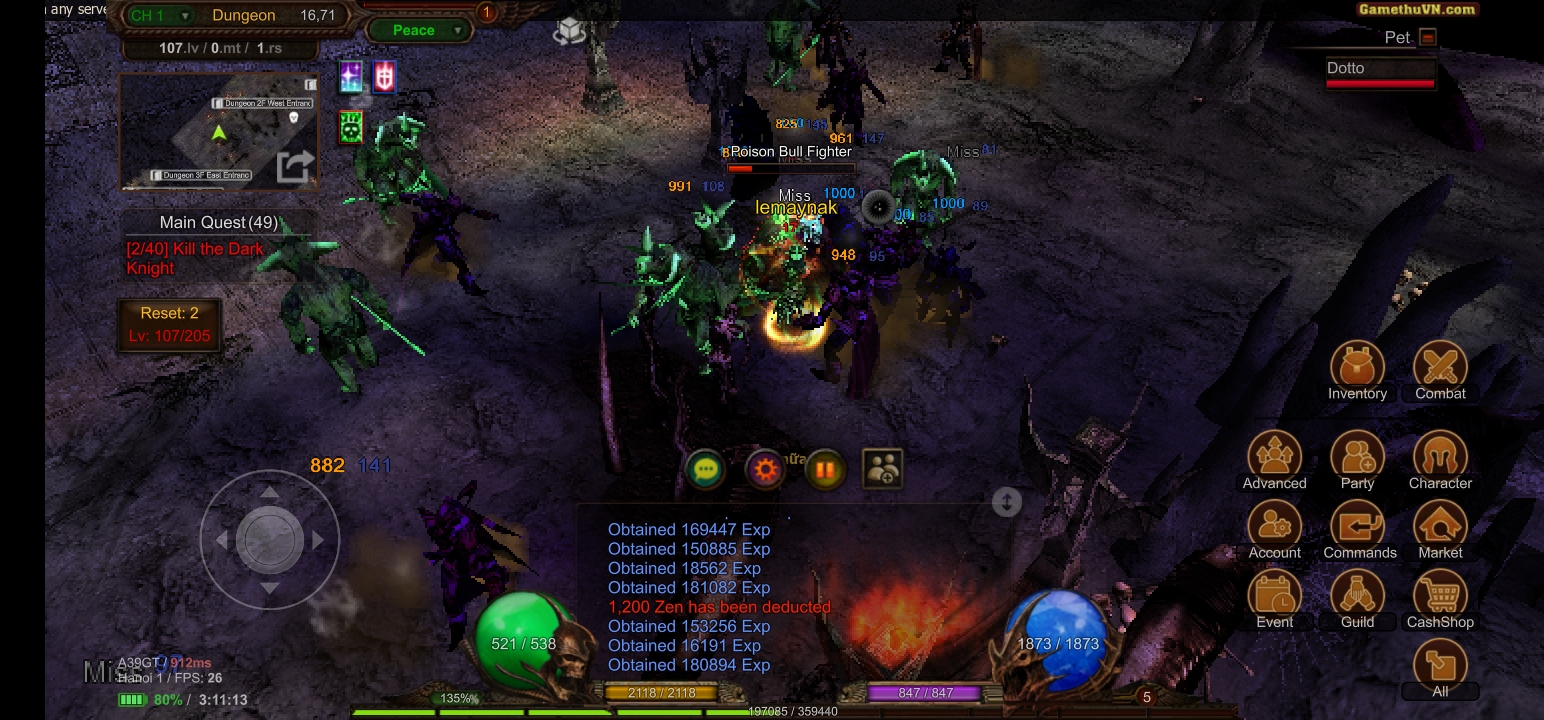Screen dimensions: 1544x720
Task: Show the Character sheet
Action: point(1440,458)
